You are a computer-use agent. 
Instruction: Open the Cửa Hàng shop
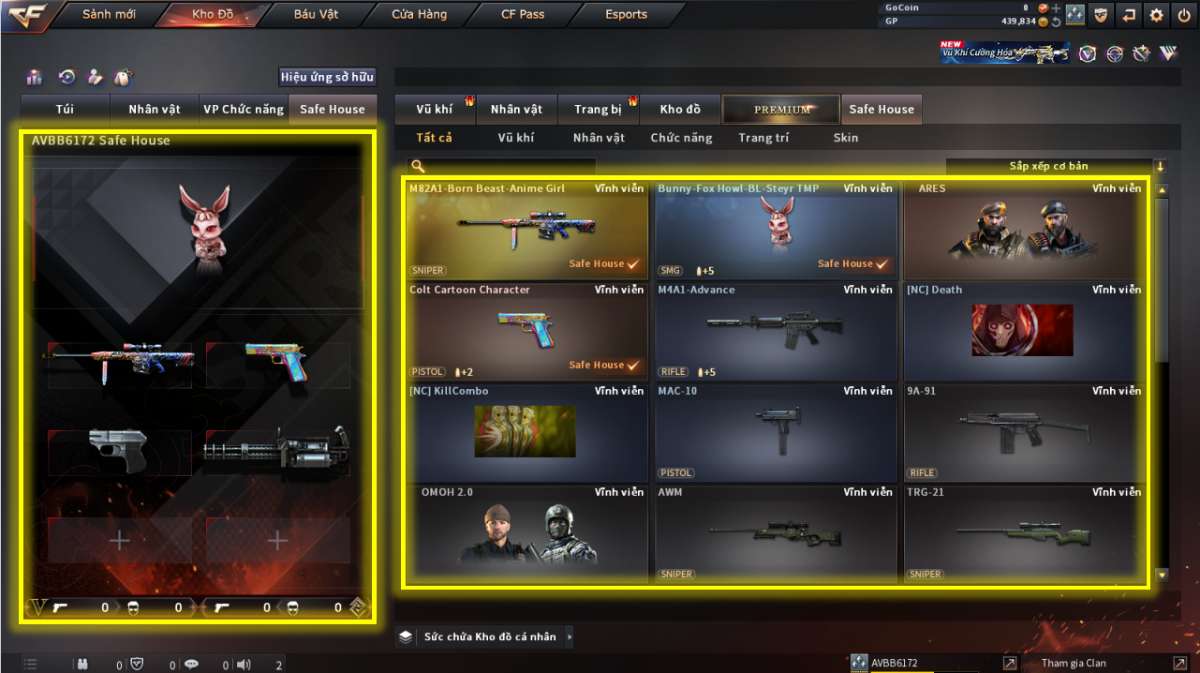tap(418, 15)
